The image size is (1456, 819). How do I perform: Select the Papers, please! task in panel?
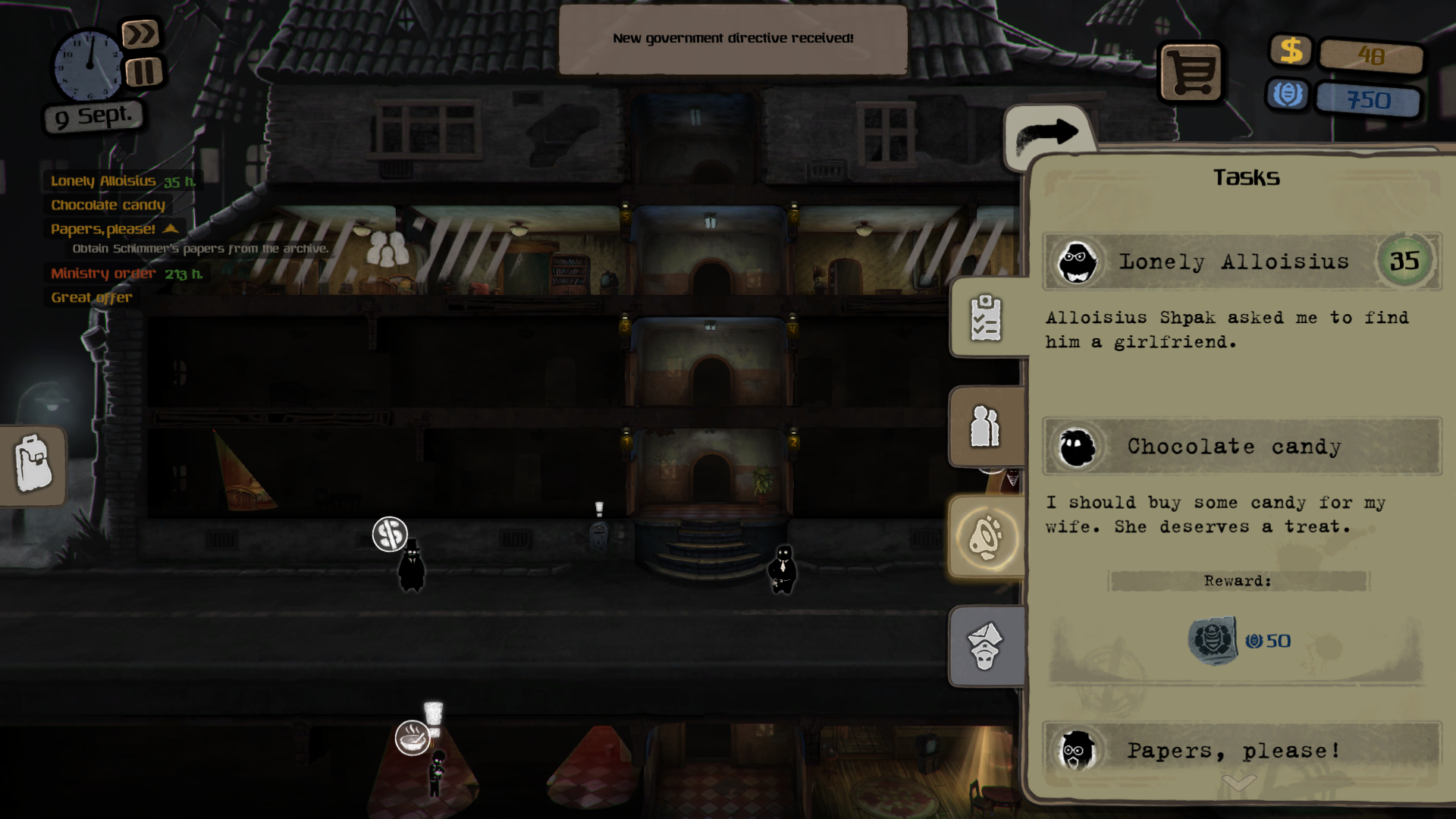1233,750
